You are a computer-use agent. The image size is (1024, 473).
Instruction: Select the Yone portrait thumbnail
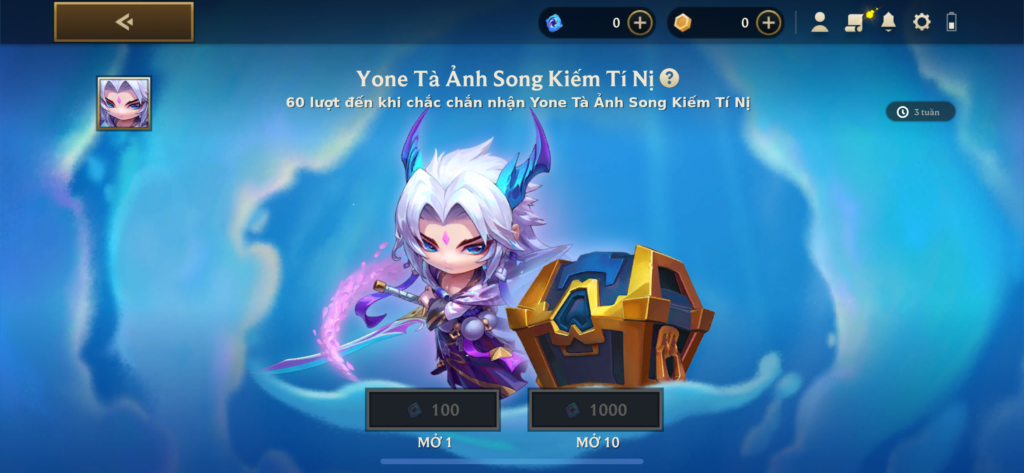tap(124, 103)
